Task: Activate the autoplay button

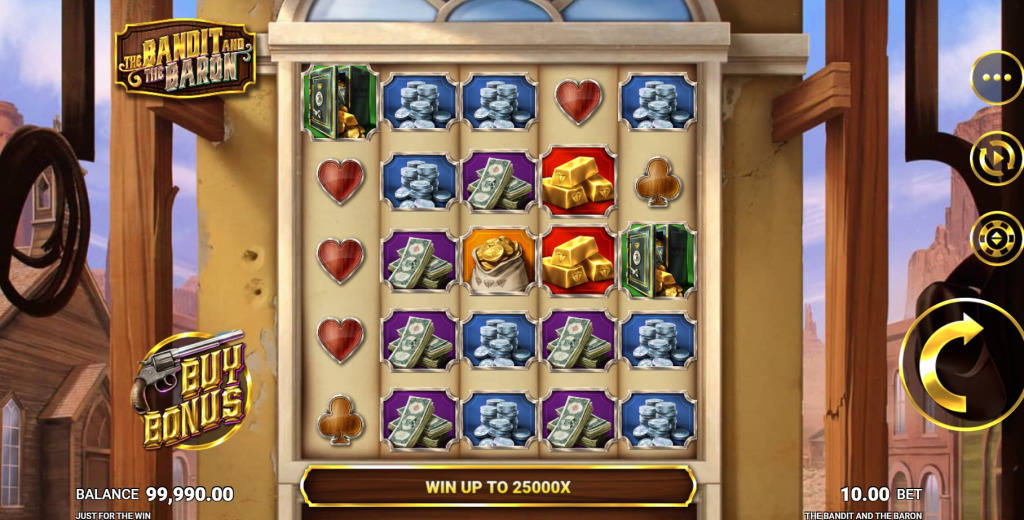Action: 996,159
